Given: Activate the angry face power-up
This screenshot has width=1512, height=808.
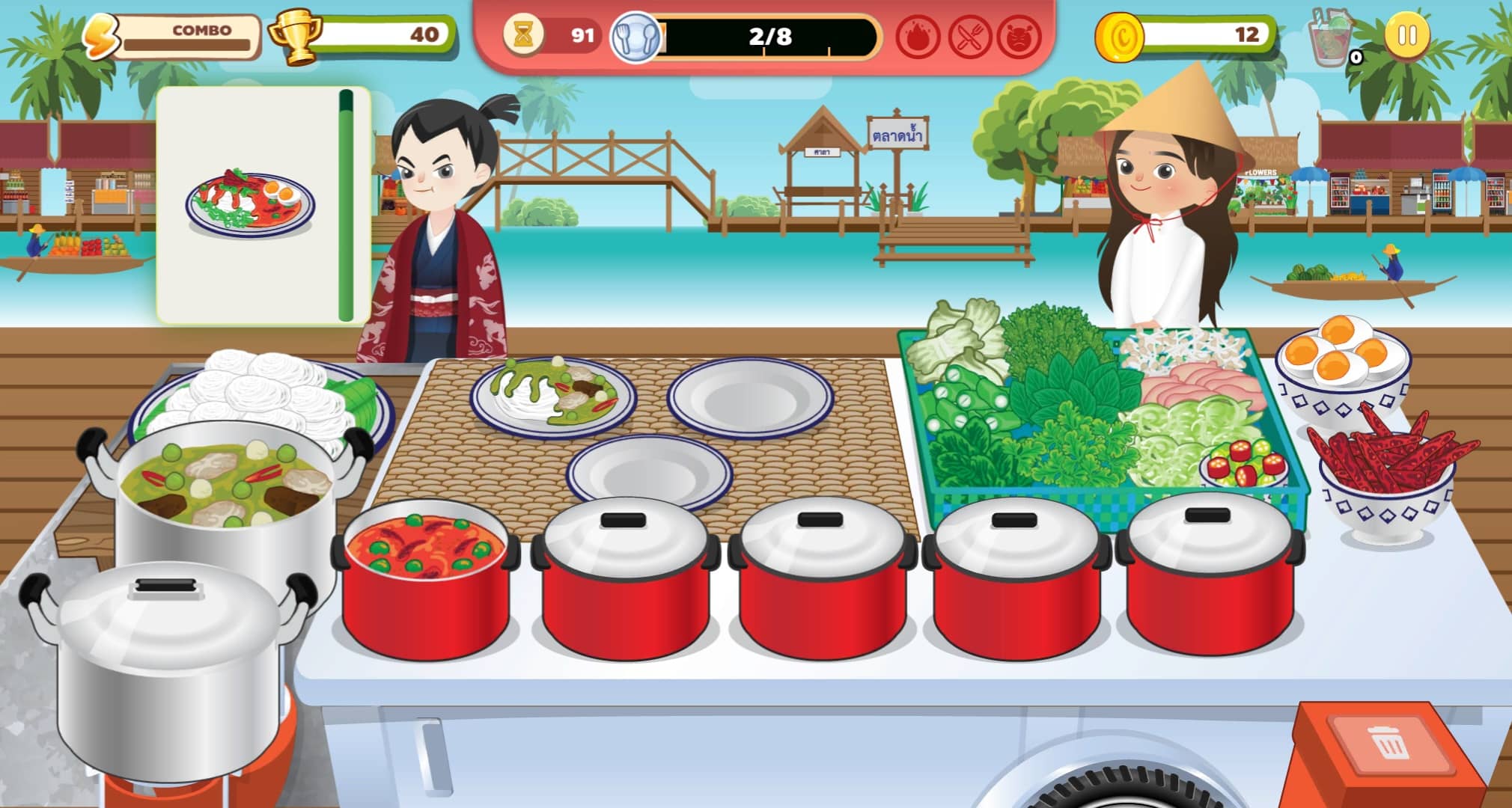Looking at the screenshot, I should click(1019, 37).
